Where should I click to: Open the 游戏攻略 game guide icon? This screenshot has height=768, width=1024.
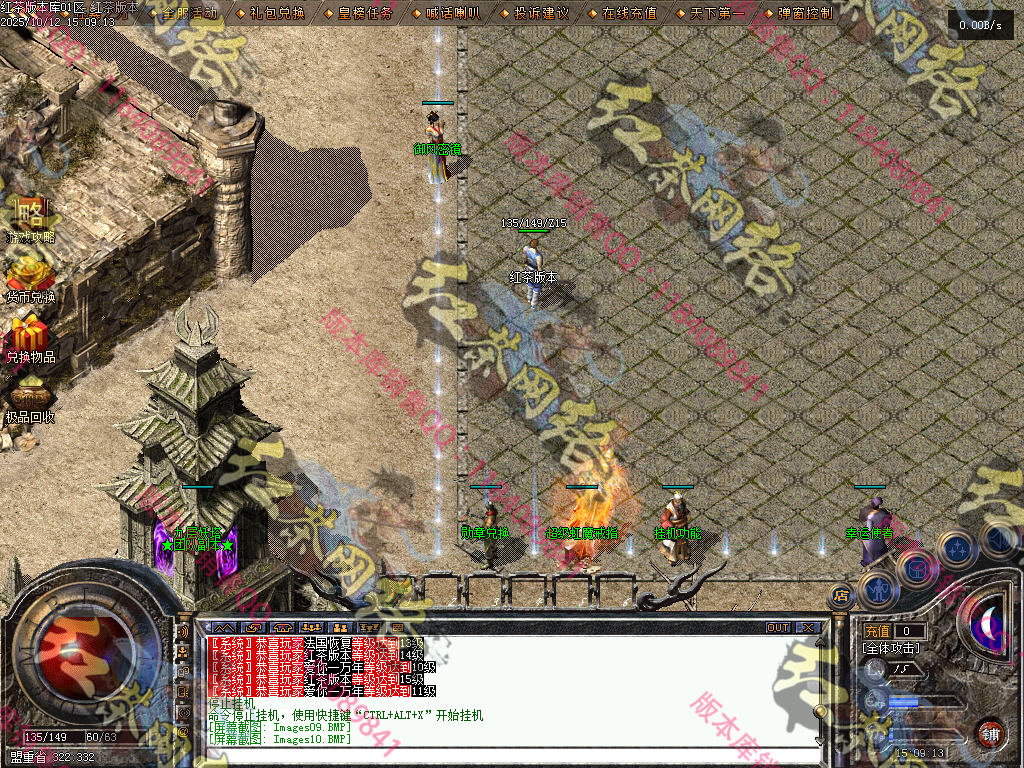(x=31, y=218)
